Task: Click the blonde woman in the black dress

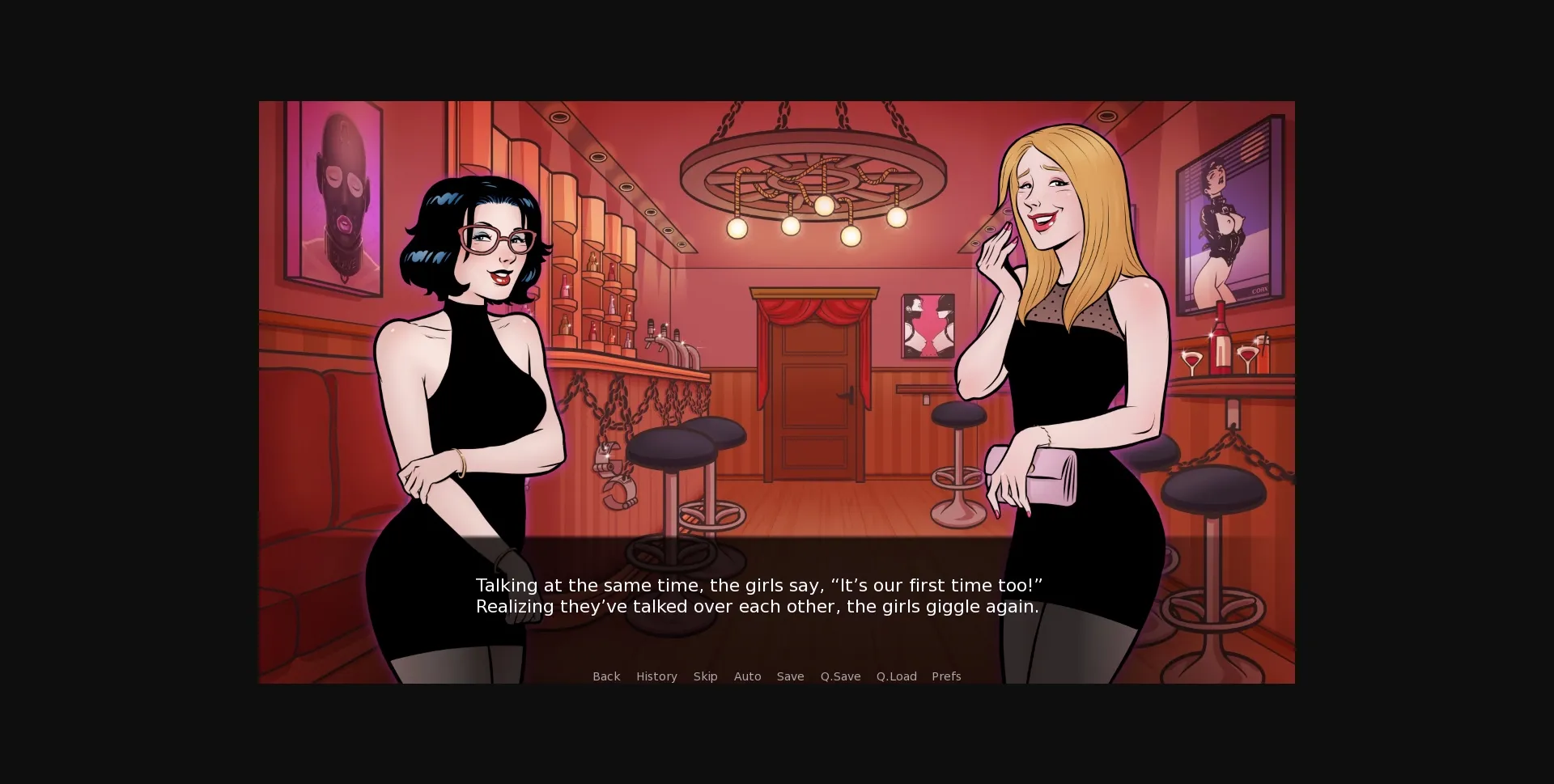Action: click(x=1068, y=364)
